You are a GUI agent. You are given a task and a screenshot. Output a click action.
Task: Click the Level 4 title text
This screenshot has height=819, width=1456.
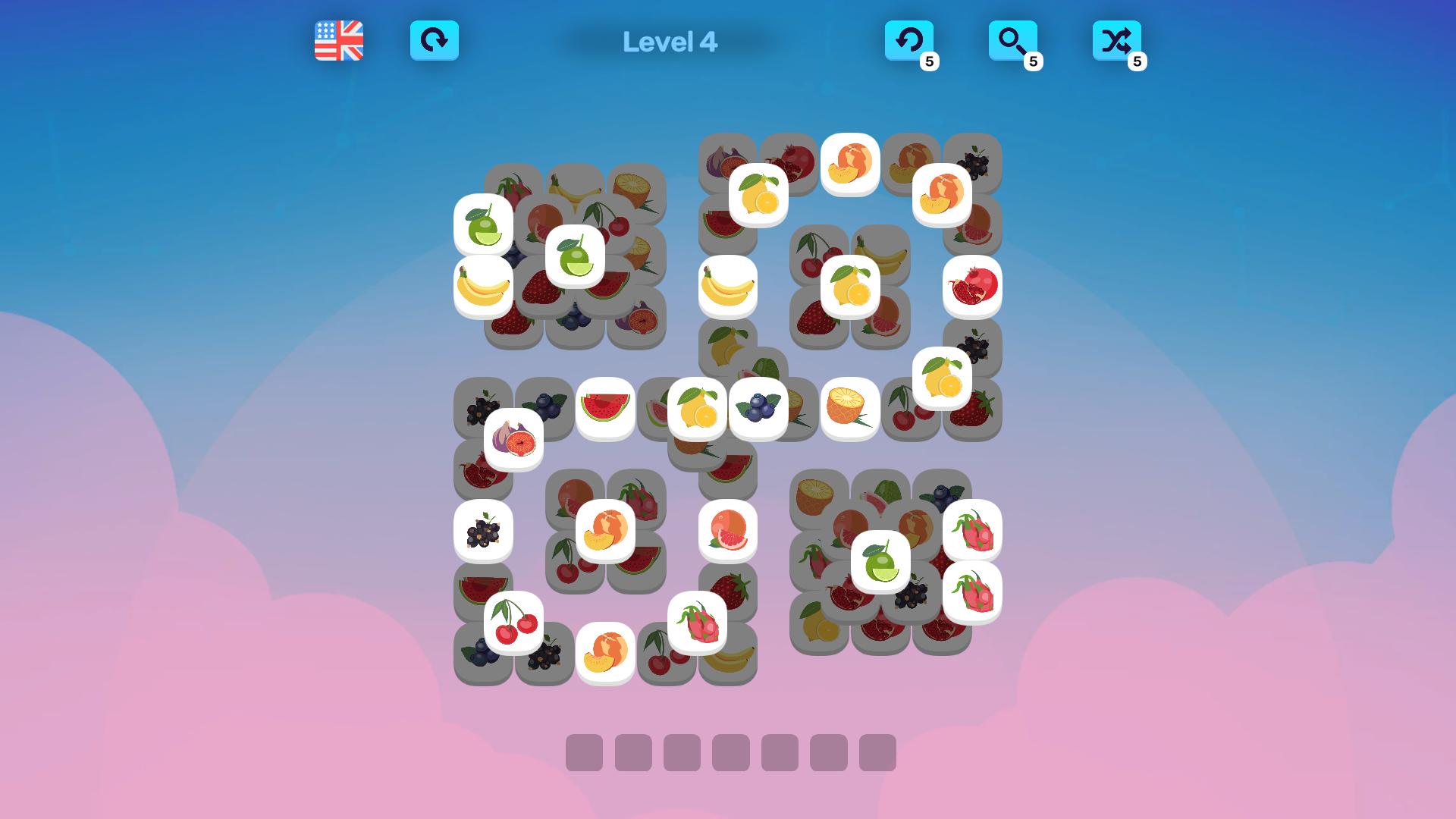point(670,43)
